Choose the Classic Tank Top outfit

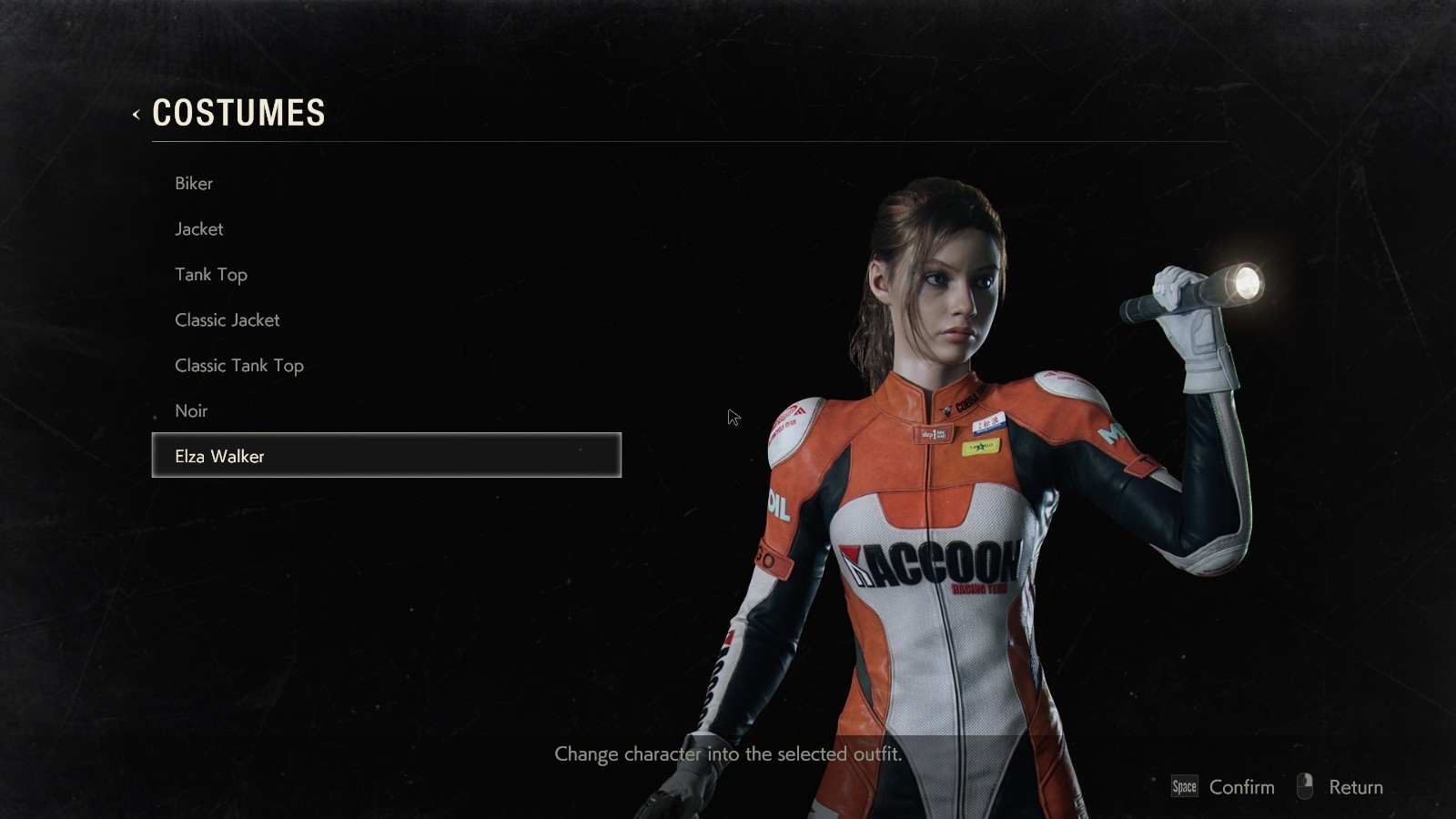239,365
